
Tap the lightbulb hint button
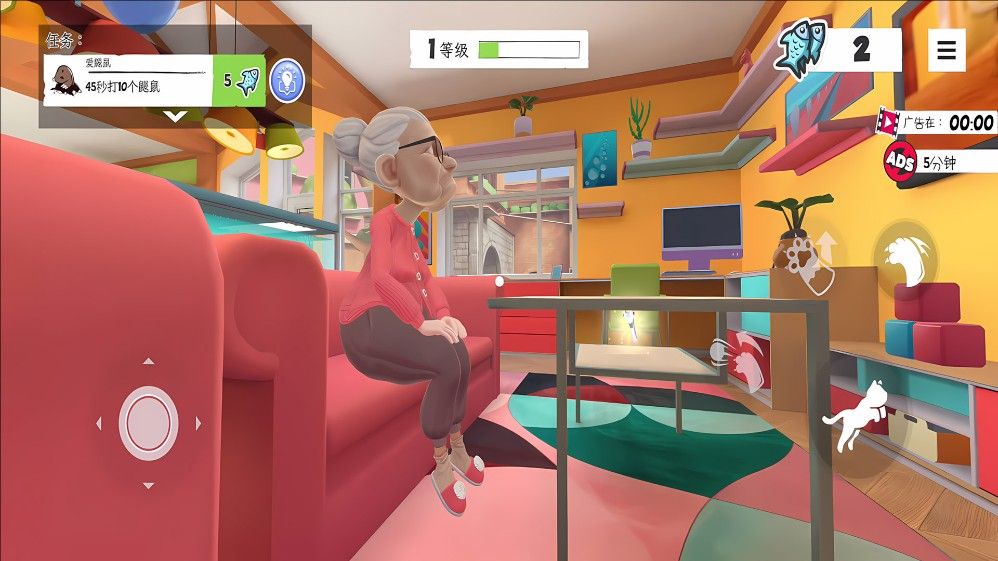click(x=288, y=80)
